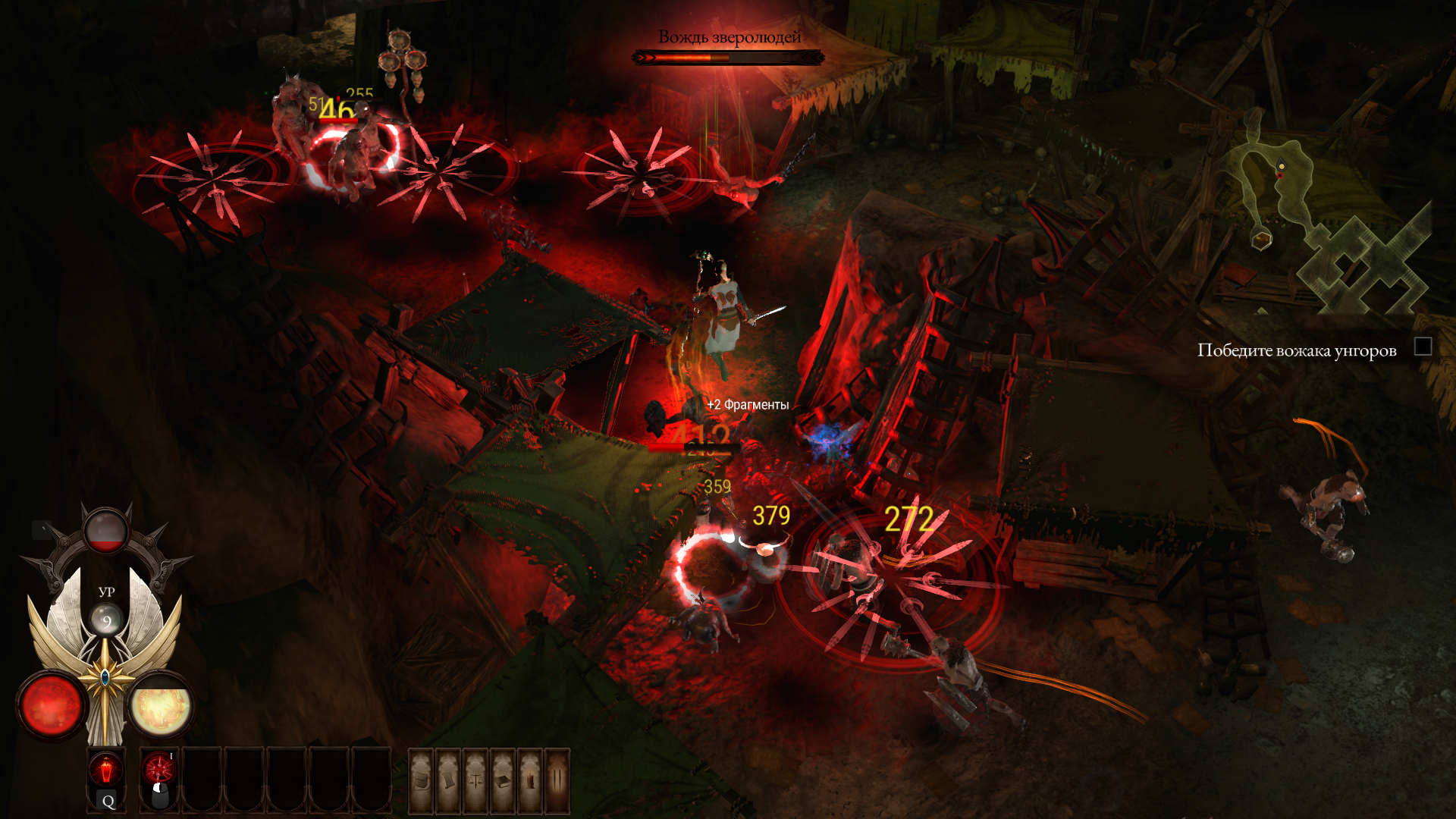The width and height of the screenshot is (1456, 819).
Task: Open the red candle menu button
Action: pyautogui.click(x=530, y=780)
